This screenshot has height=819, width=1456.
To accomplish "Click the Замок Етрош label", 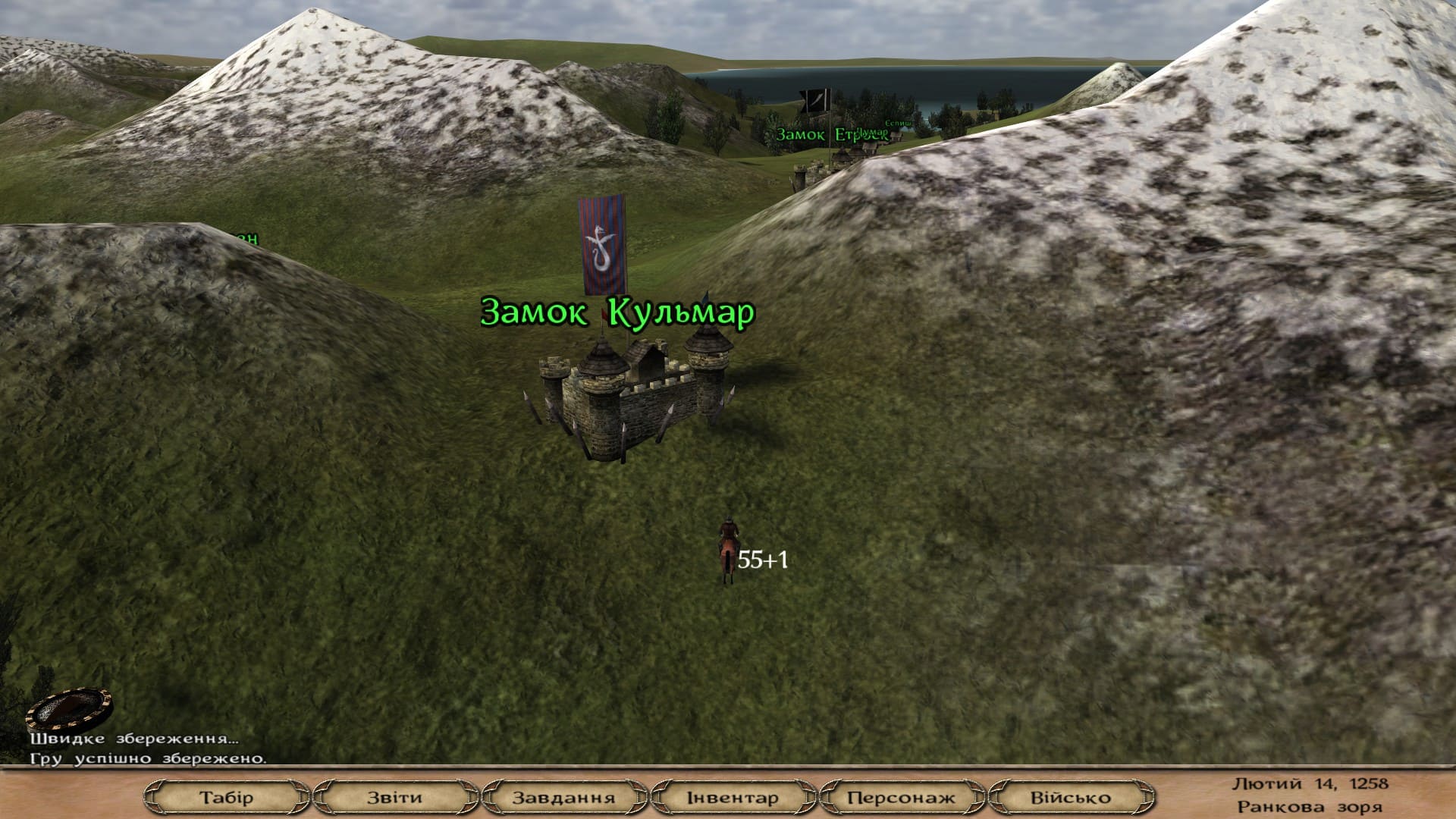I will pyautogui.click(x=833, y=134).
